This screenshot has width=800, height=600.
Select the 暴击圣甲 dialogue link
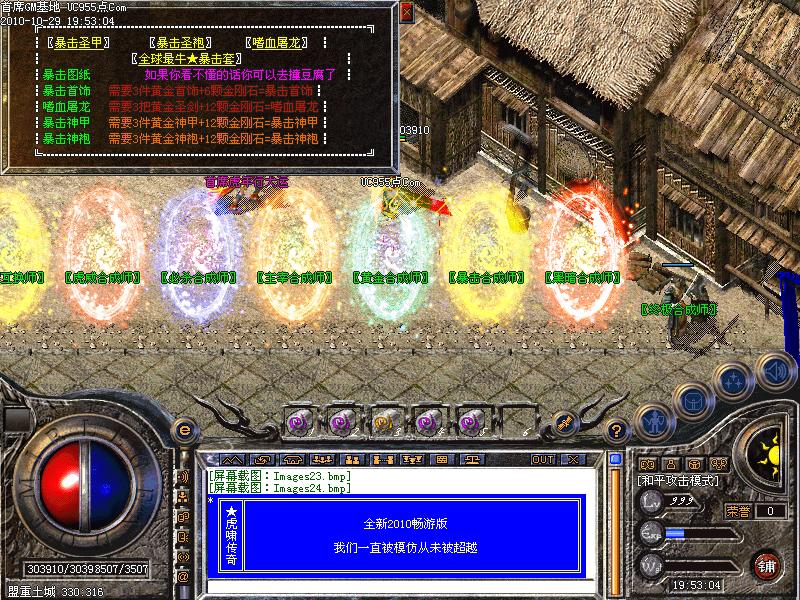click(78, 44)
